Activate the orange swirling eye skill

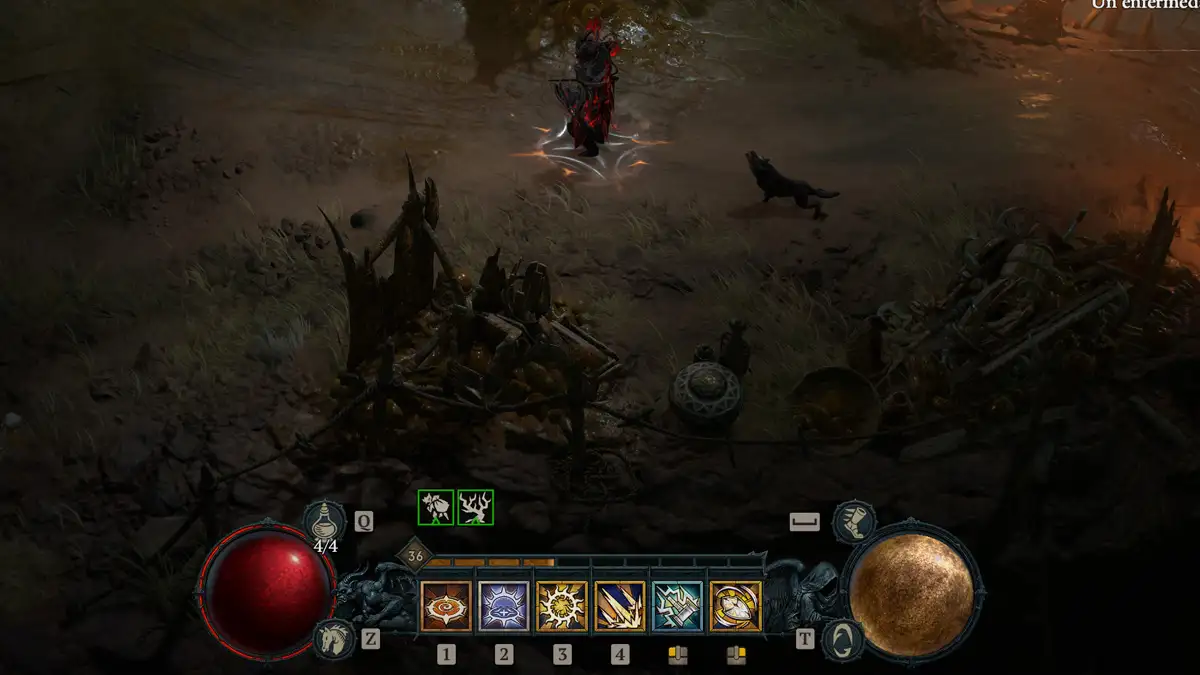[446, 607]
